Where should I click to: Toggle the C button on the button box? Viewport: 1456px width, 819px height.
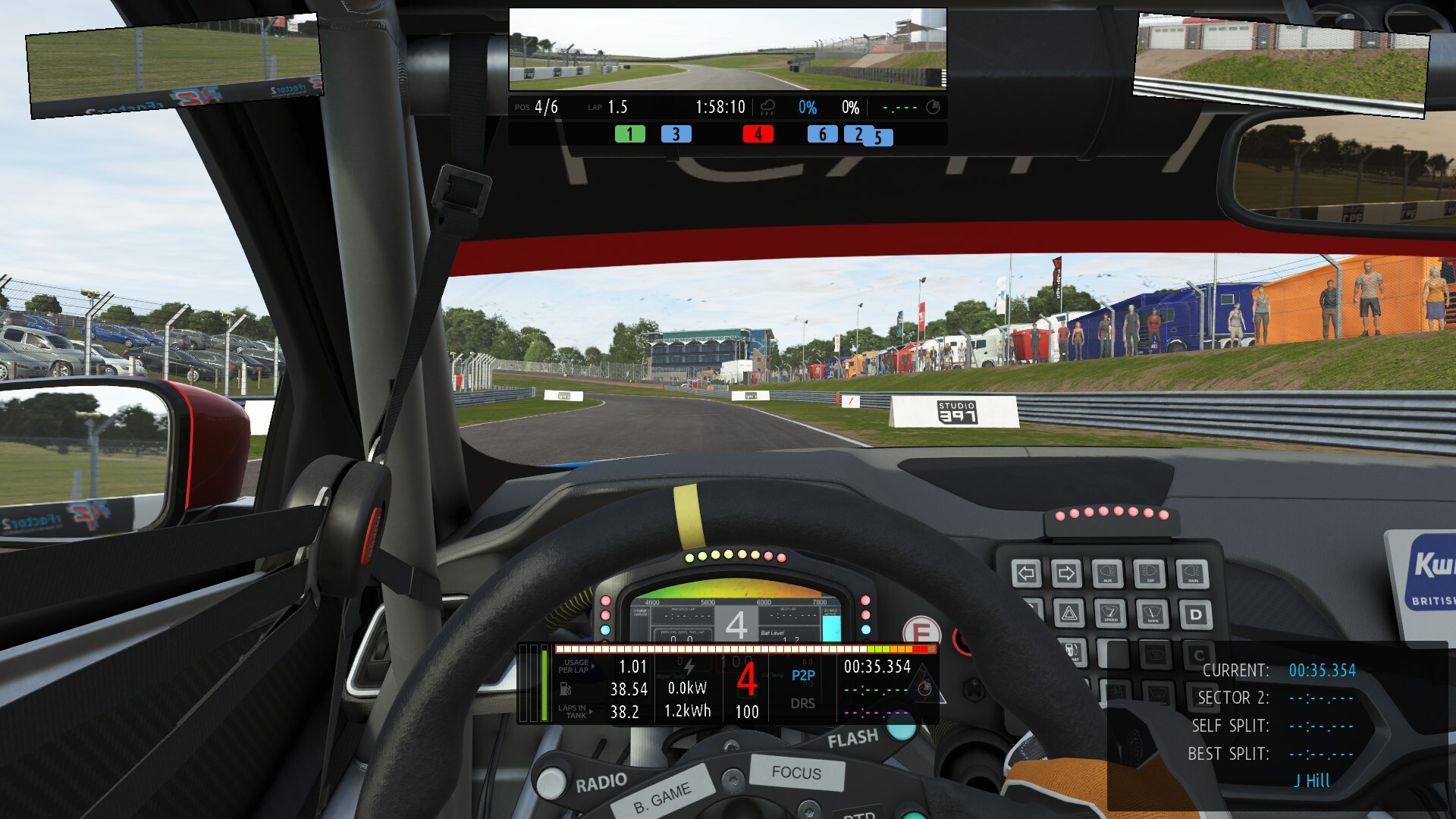[x=1198, y=654]
